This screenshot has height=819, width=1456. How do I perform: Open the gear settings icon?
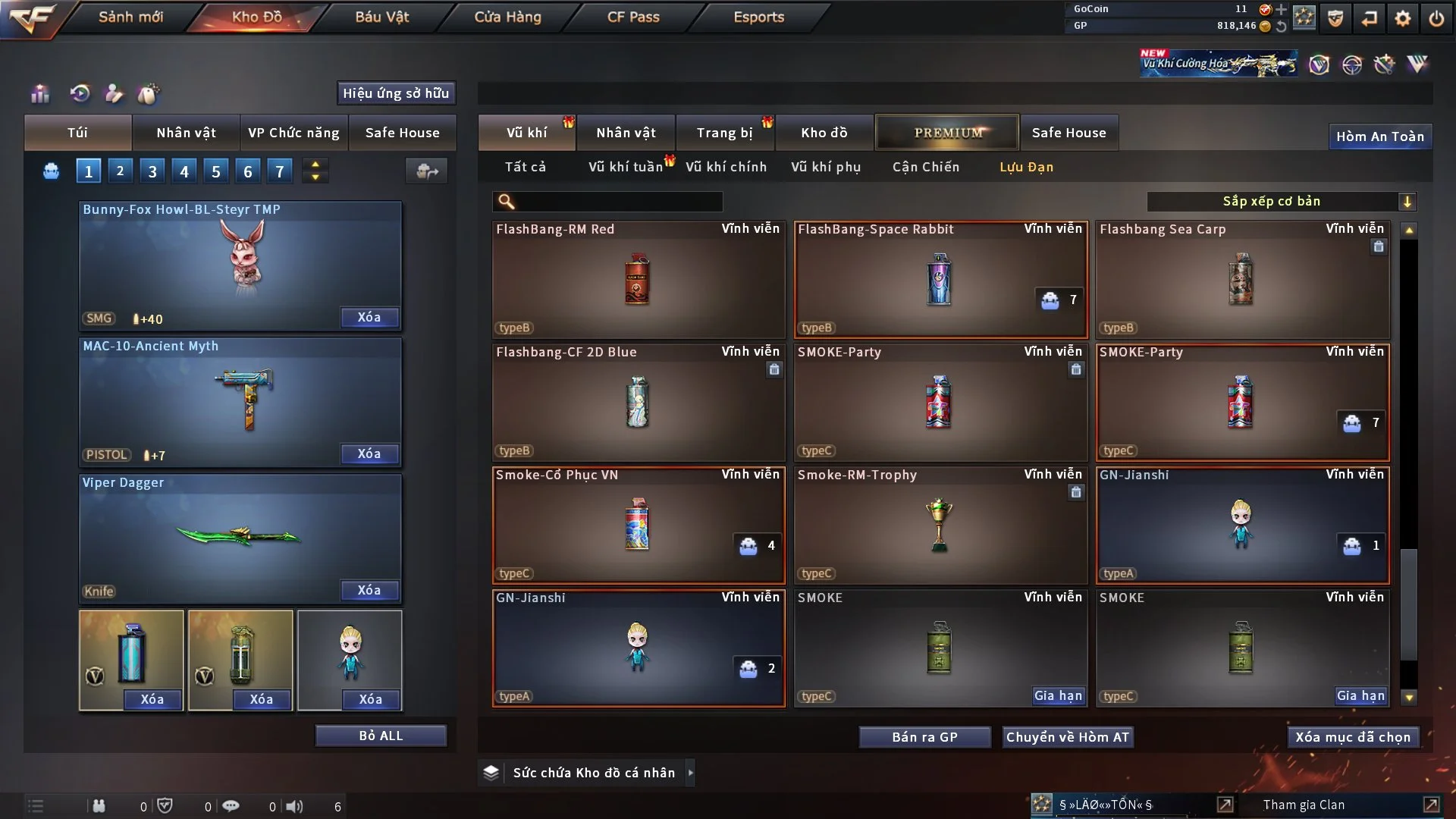(x=1402, y=18)
